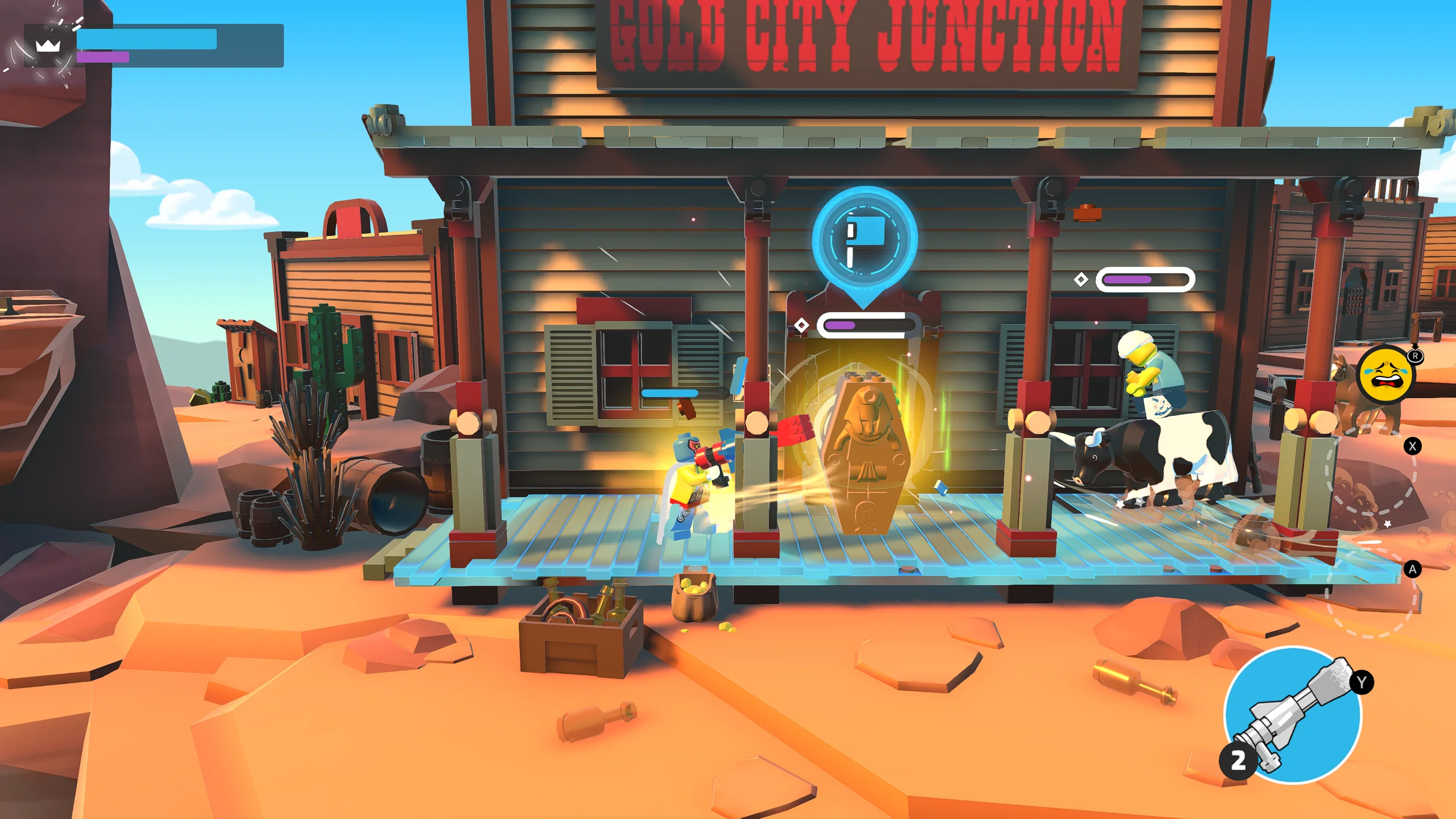Click the crown player badge
This screenshot has width=1456, height=819.
tap(48, 45)
